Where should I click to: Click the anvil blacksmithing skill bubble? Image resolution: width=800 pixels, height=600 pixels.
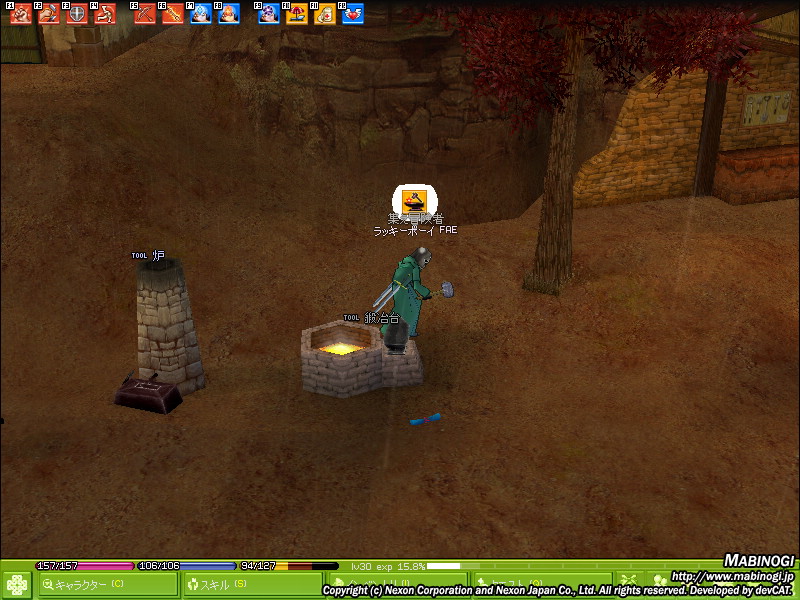tap(411, 201)
